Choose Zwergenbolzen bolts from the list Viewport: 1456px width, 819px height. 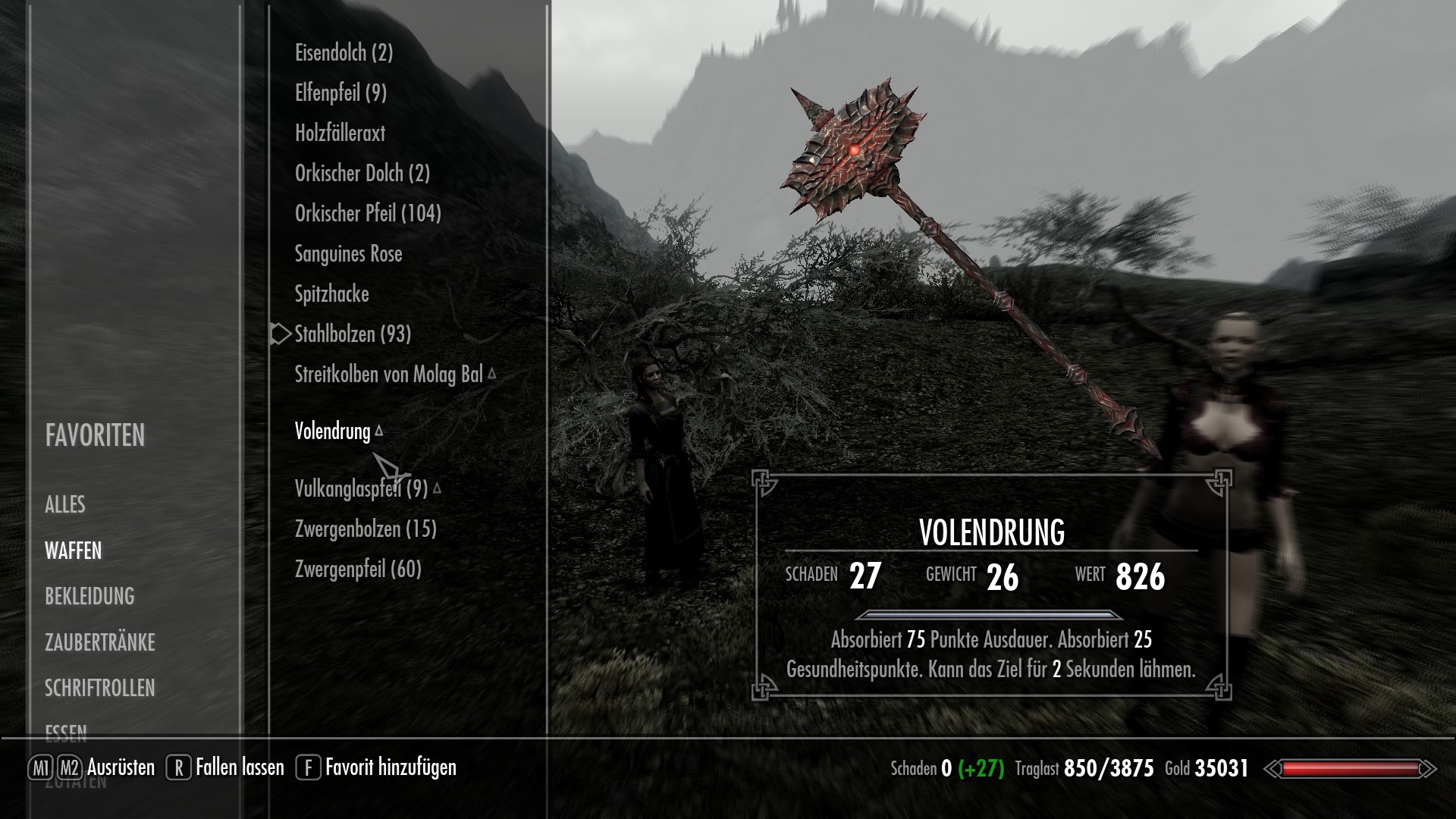[366, 529]
